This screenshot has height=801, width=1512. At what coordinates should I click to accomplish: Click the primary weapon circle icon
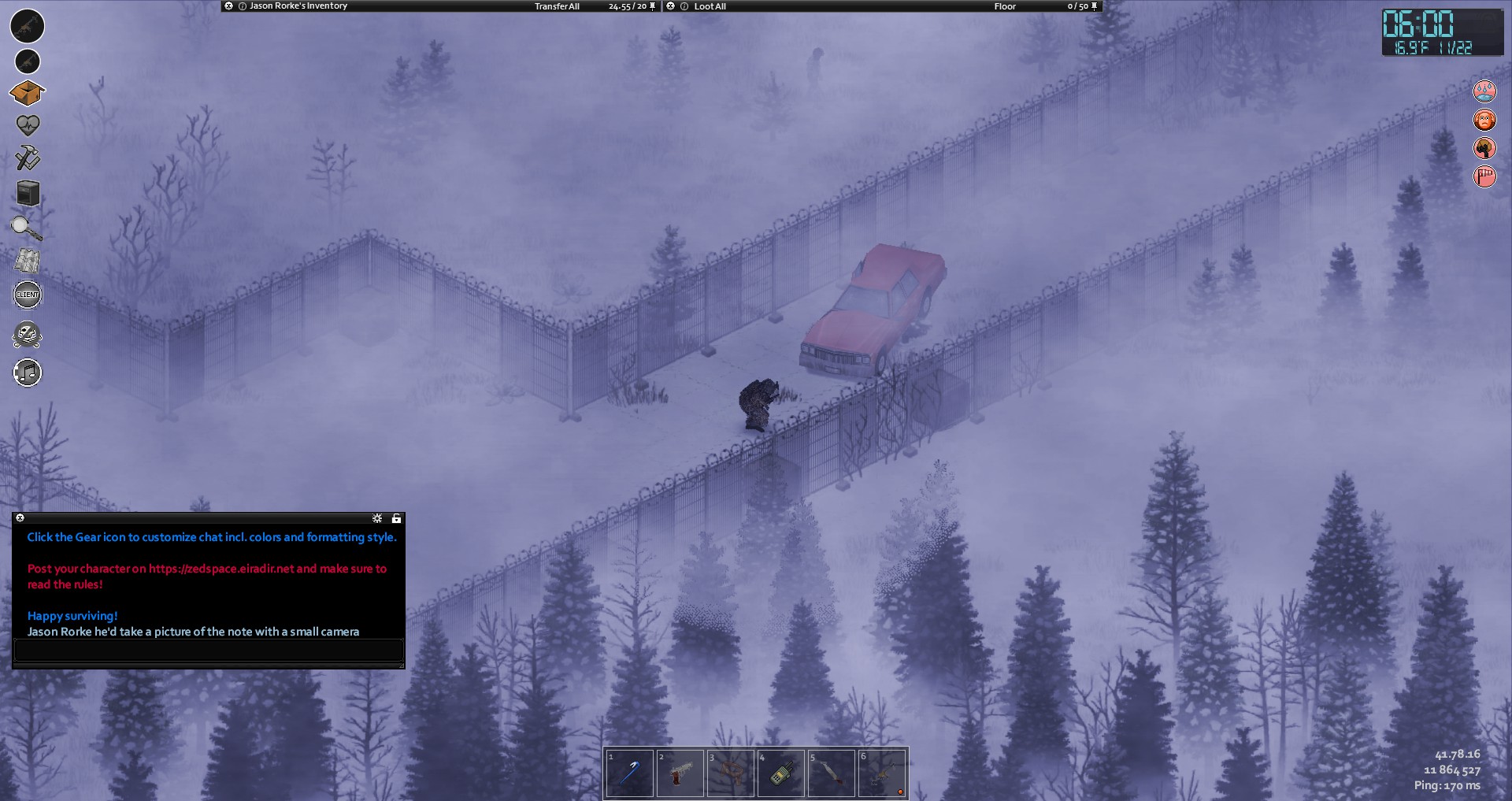[x=27, y=26]
